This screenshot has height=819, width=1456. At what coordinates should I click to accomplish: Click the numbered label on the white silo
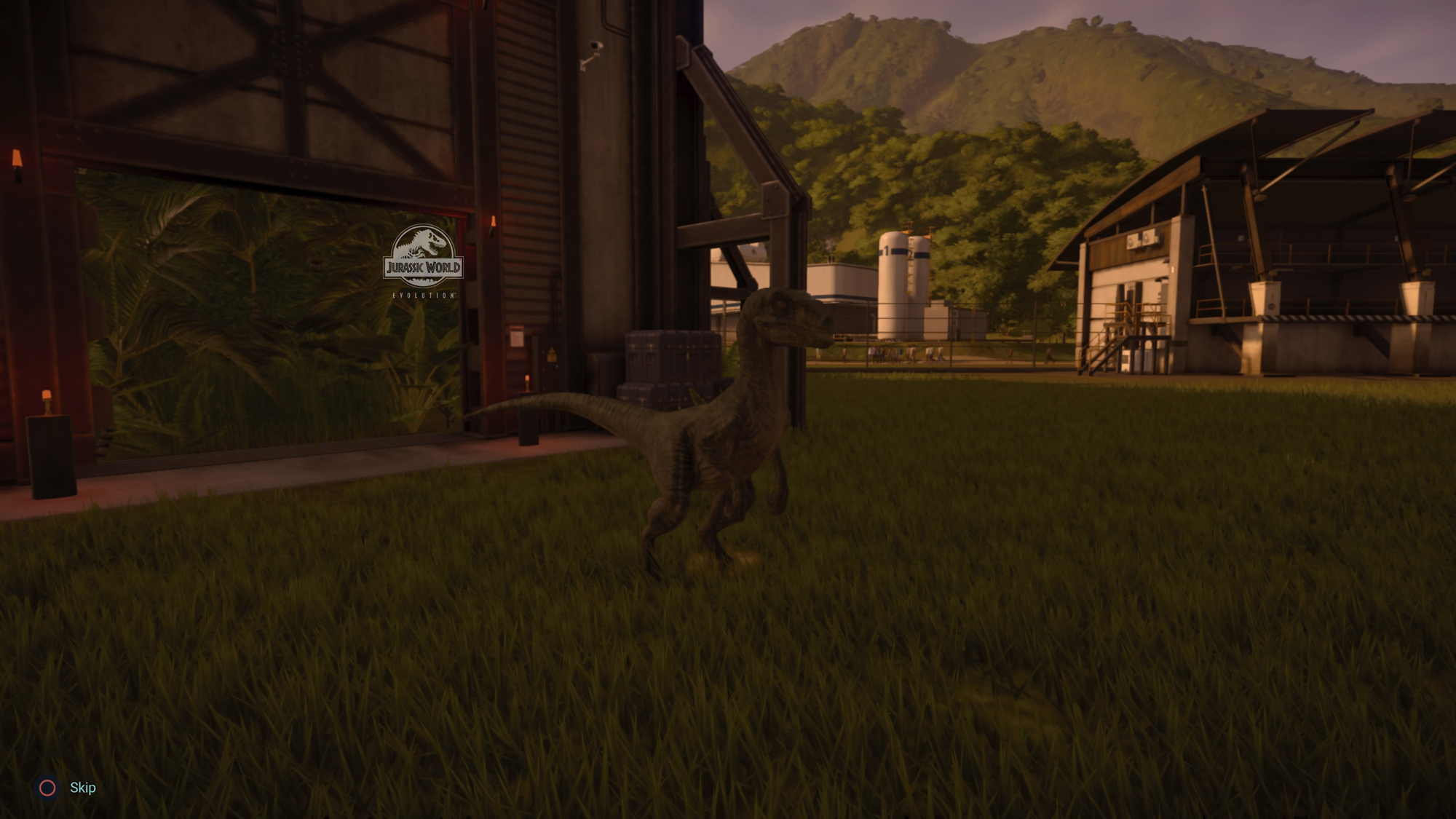click(887, 251)
